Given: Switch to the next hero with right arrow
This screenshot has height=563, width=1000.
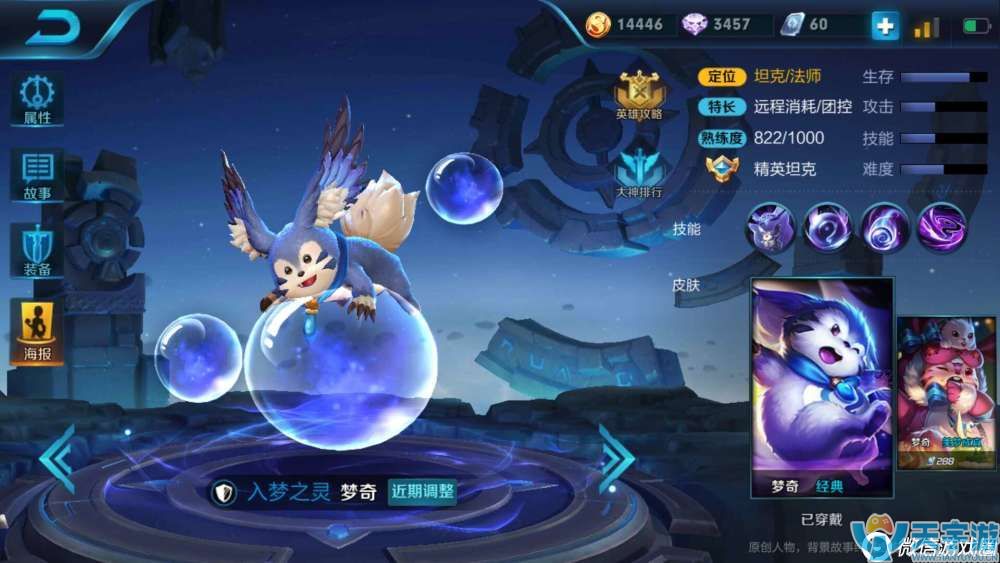Looking at the screenshot, I should pyautogui.click(x=616, y=459).
